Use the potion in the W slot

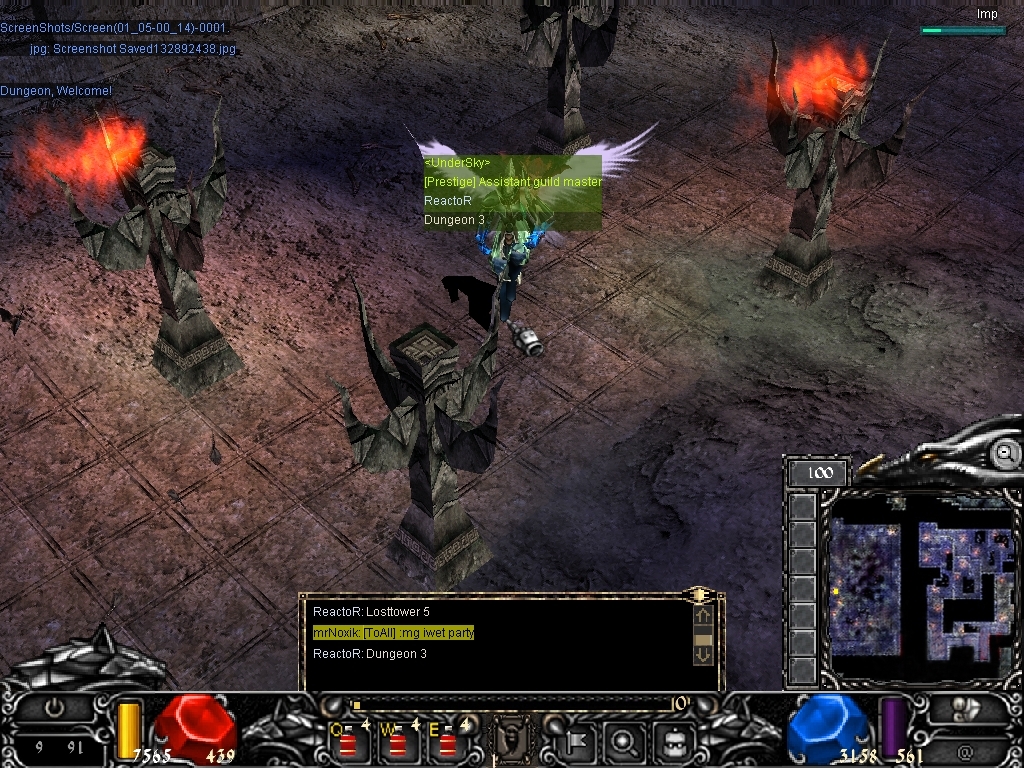pyautogui.click(x=397, y=743)
